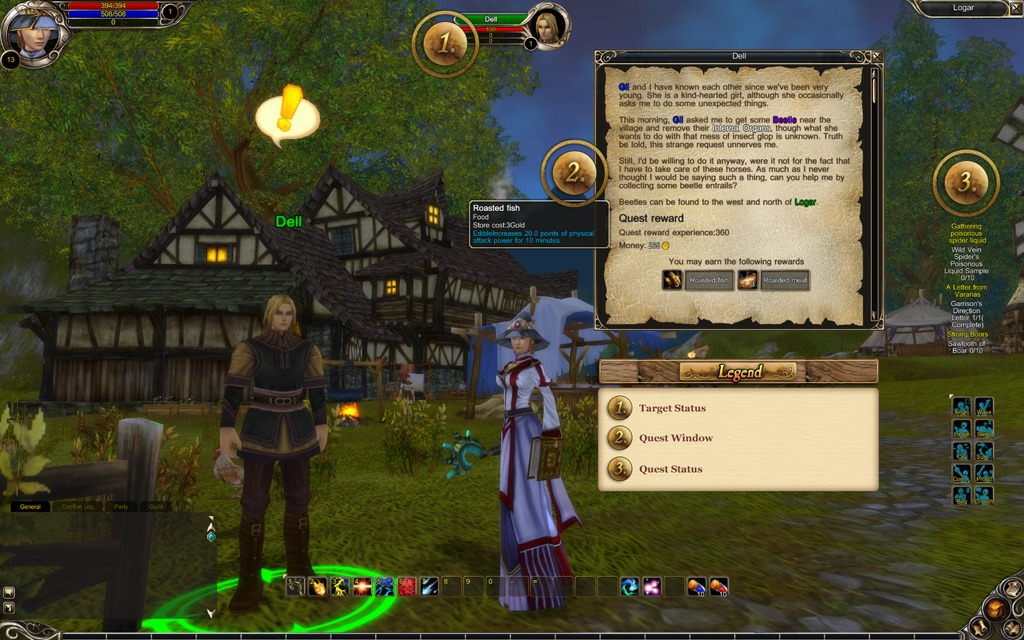
Task: Click the speech bubble chat button
Action: click(8, 592)
